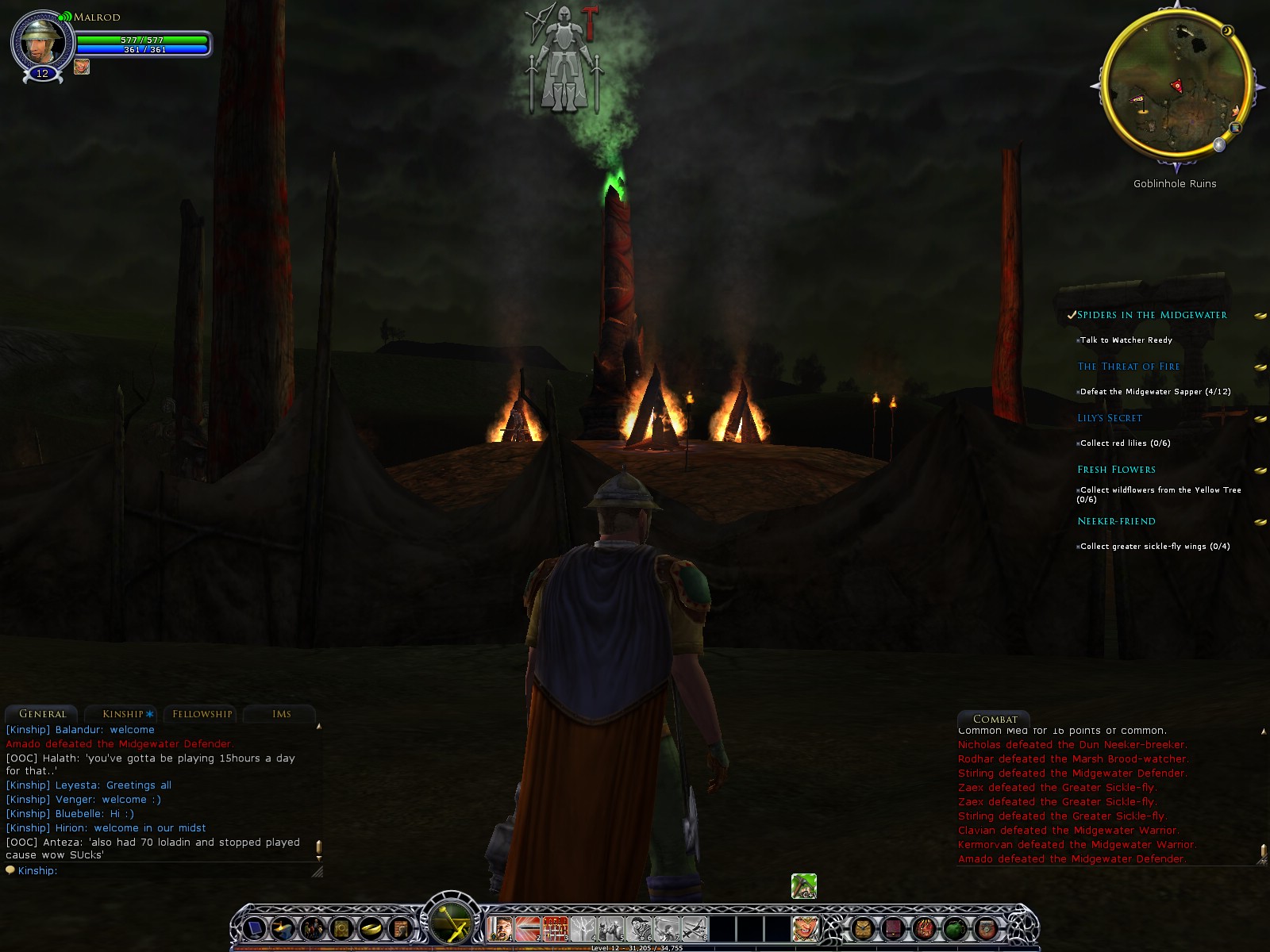Select The Threat of Fire quest tracker entry
The width and height of the screenshot is (1270, 952).
pyautogui.click(x=1128, y=367)
